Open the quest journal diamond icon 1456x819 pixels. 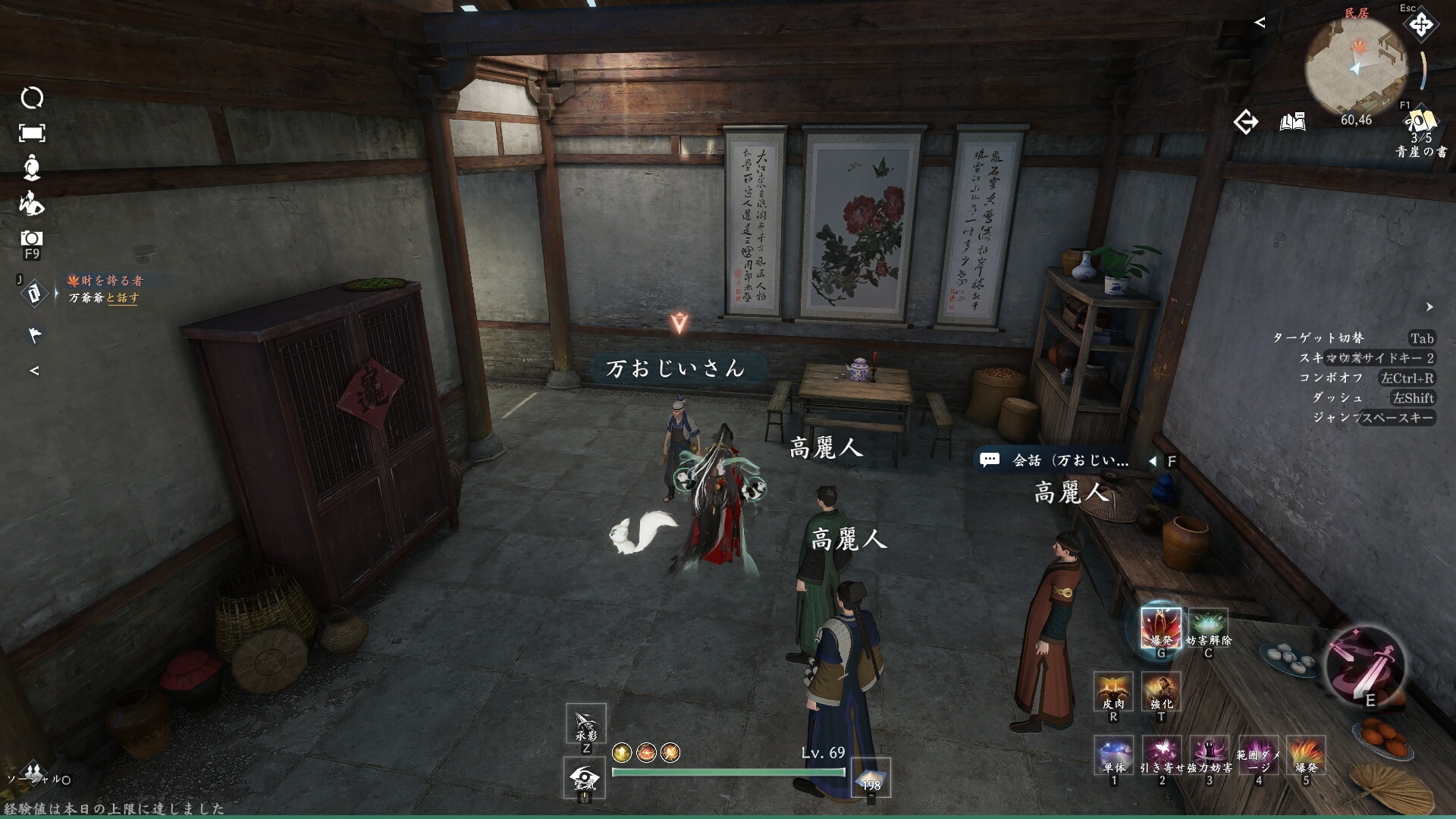click(x=33, y=293)
